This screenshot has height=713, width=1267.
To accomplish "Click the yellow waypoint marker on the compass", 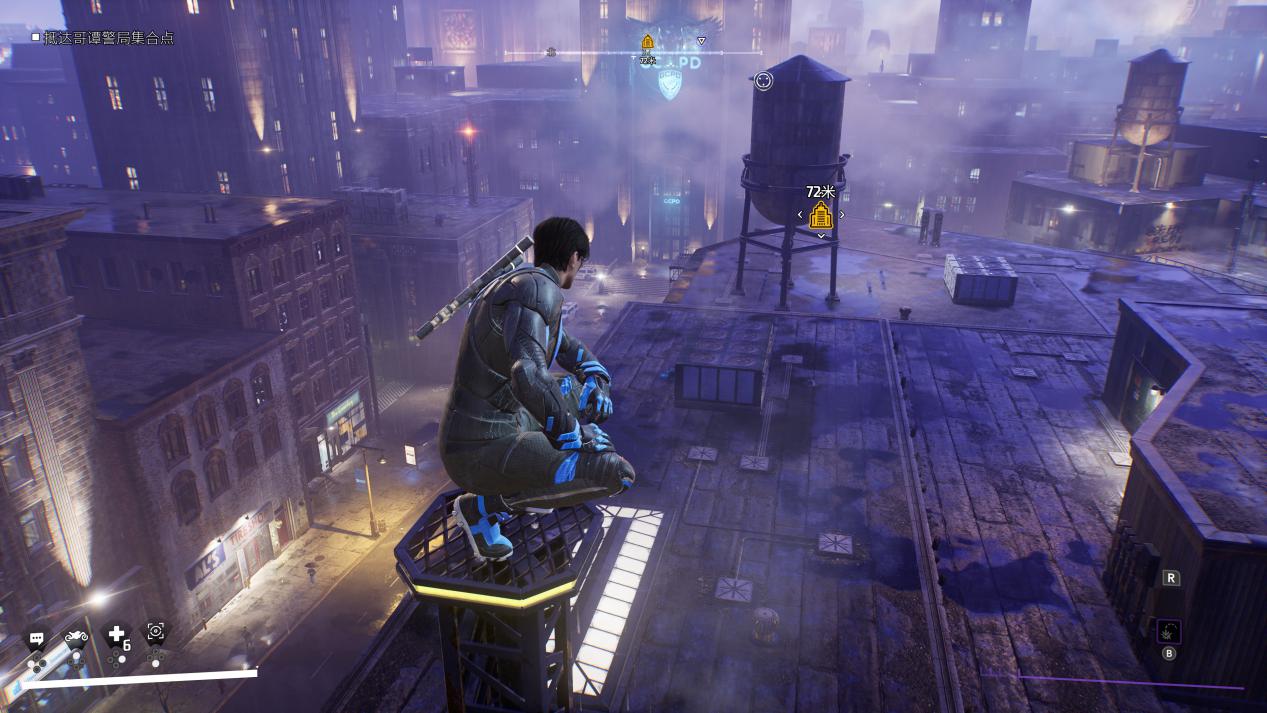I will tap(647, 42).
